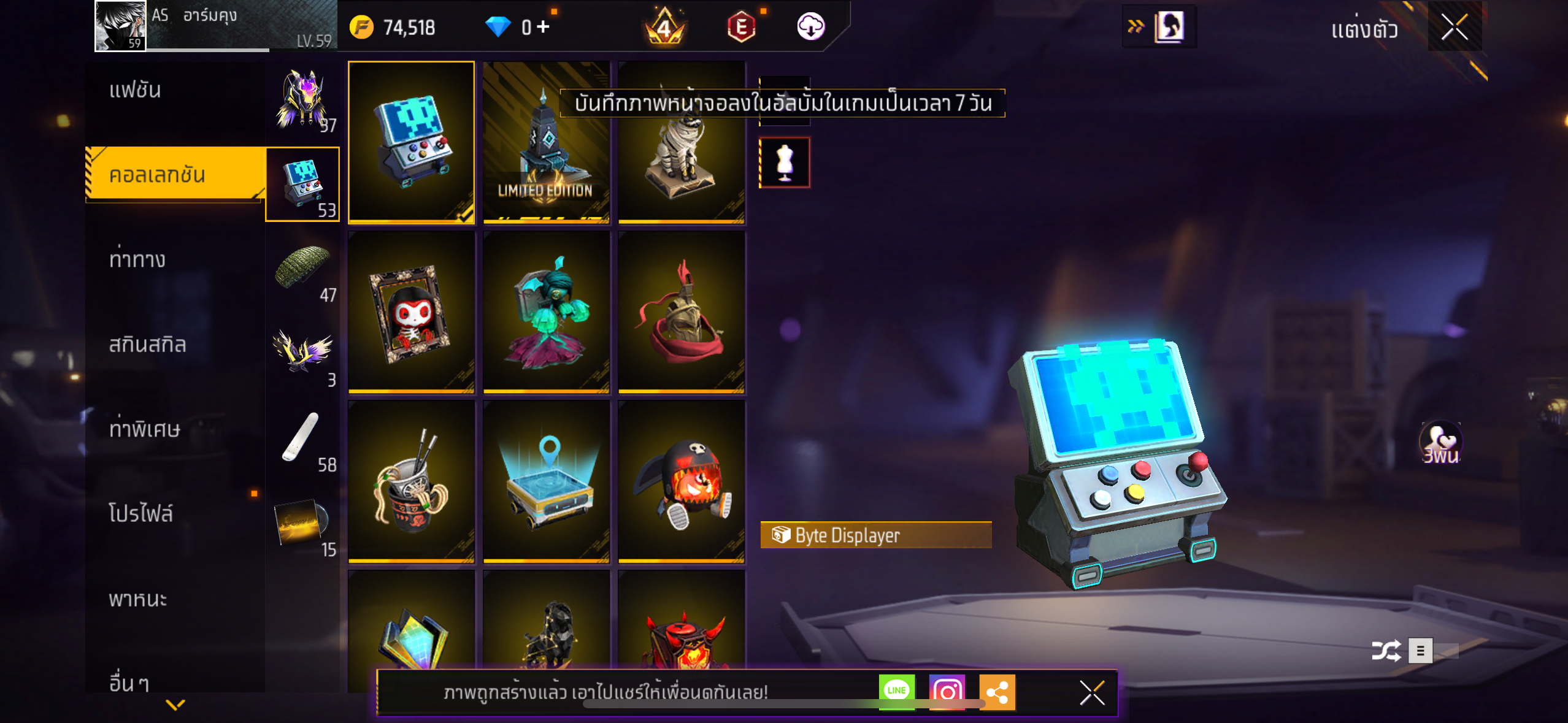Share the screenshot to Instagram
Screen dimensions: 1568x723
point(947,692)
